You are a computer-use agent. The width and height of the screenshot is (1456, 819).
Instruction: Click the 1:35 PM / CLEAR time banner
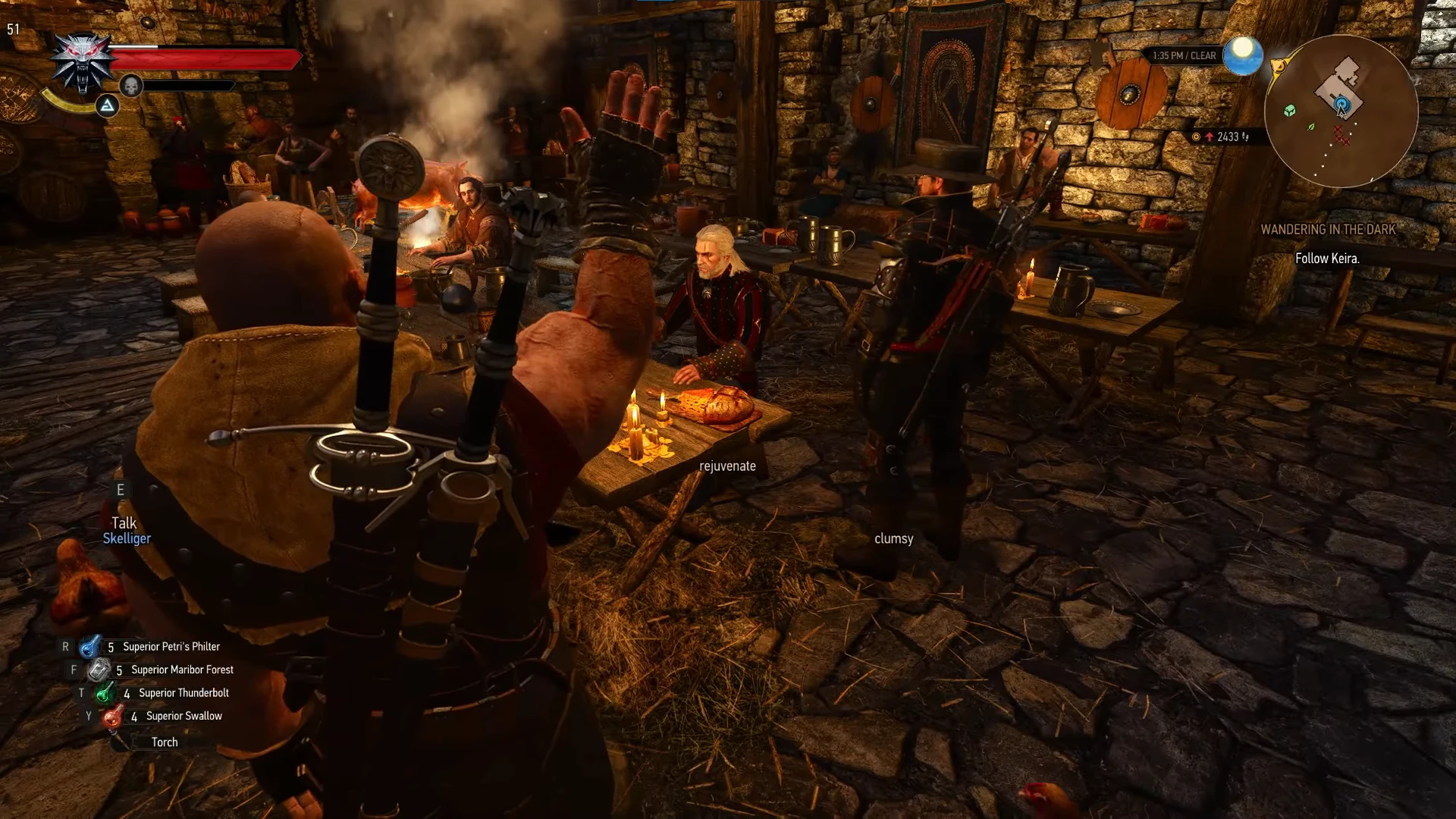[x=1183, y=55]
